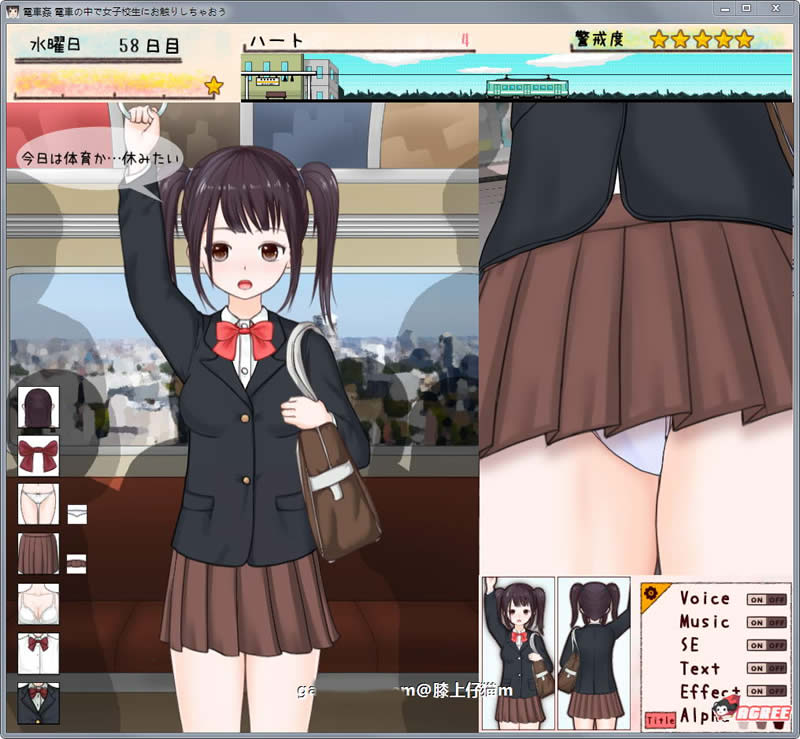
Task: Click the small brown belt variant icon
Action: click(76, 563)
